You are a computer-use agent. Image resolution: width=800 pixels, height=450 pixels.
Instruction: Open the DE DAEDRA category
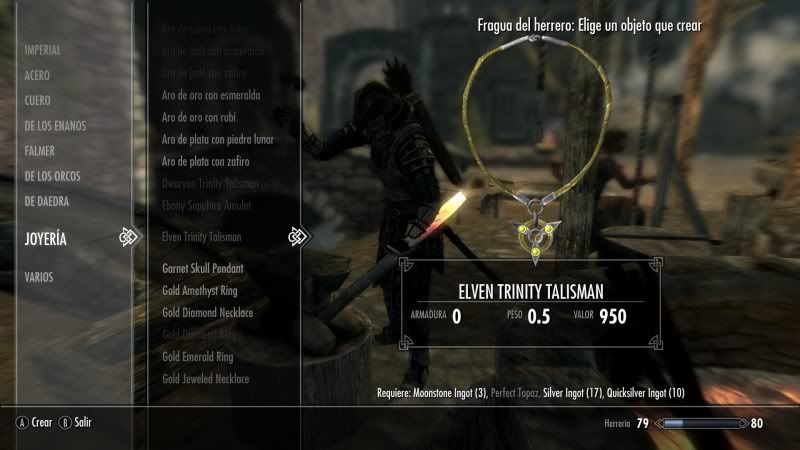pyautogui.click(x=47, y=201)
